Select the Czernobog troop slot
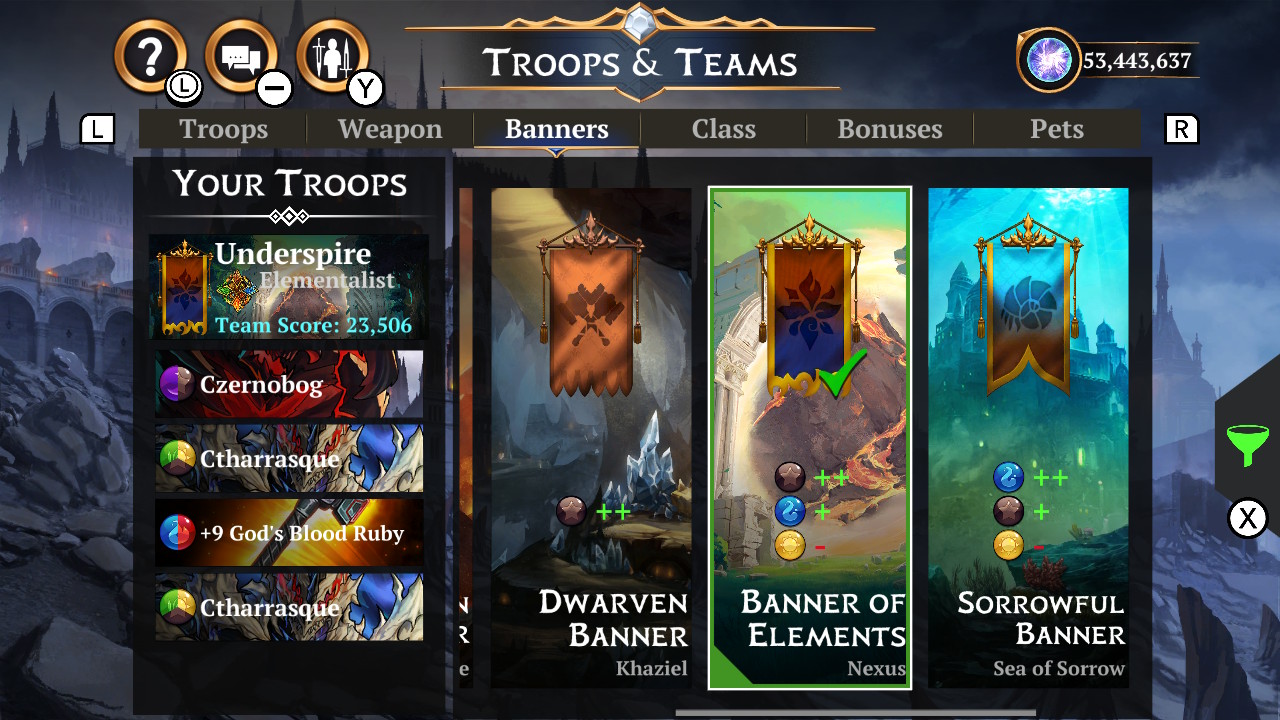The image size is (1280, 720). click(289, 384)
